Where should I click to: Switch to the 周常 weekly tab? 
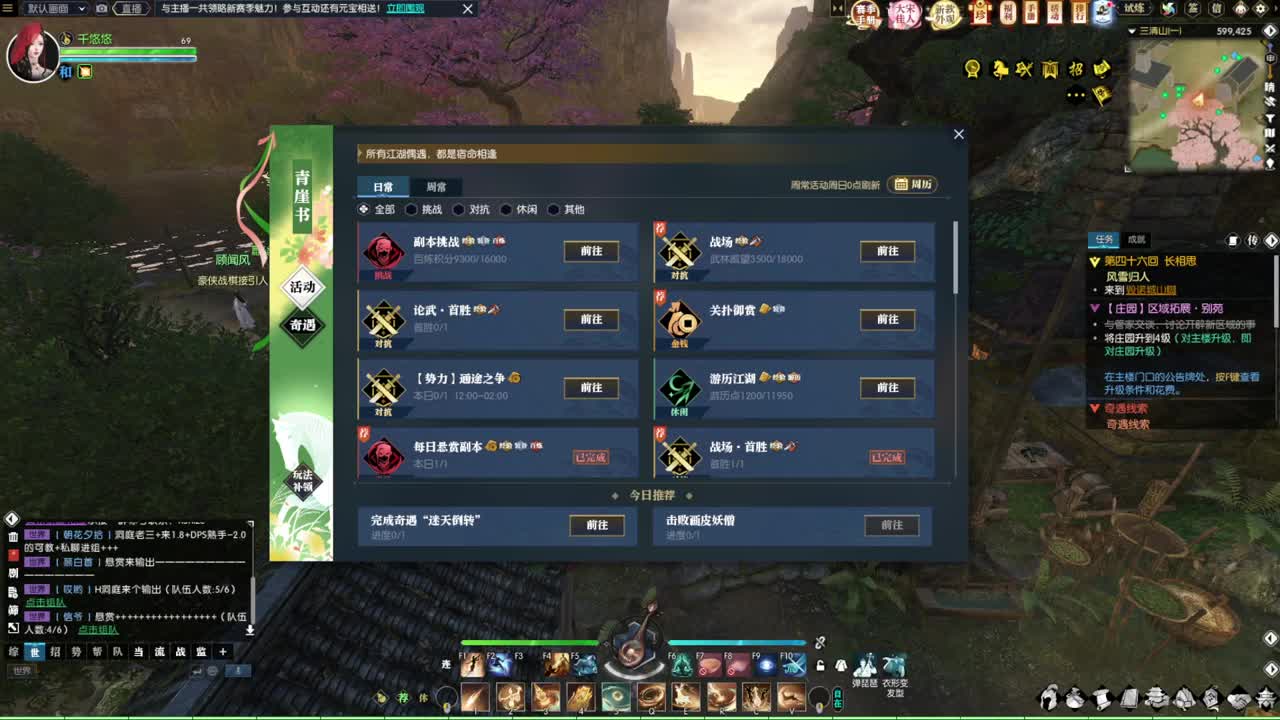point(435,186)
